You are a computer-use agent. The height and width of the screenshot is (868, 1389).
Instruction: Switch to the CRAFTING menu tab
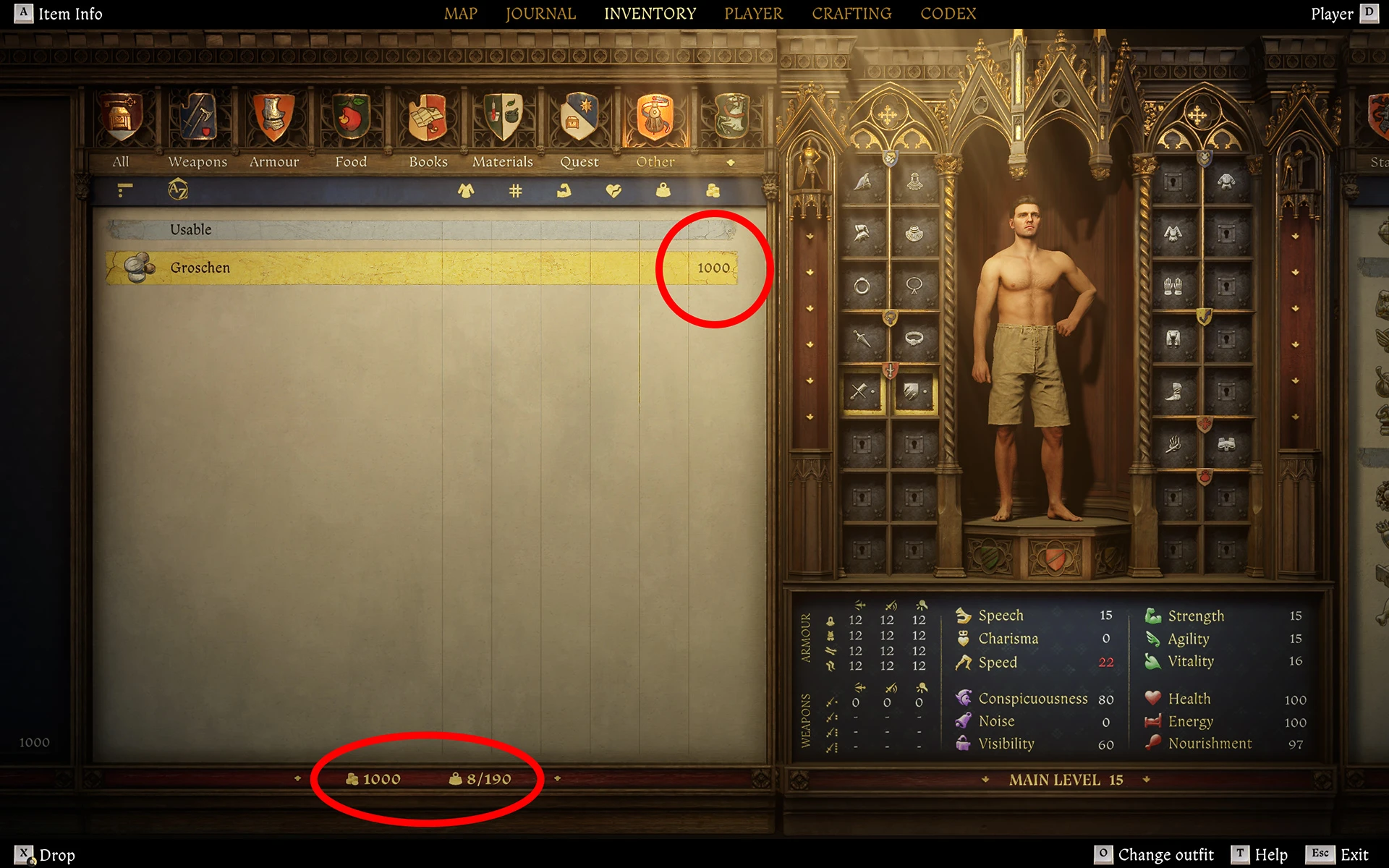coord(851,13)
